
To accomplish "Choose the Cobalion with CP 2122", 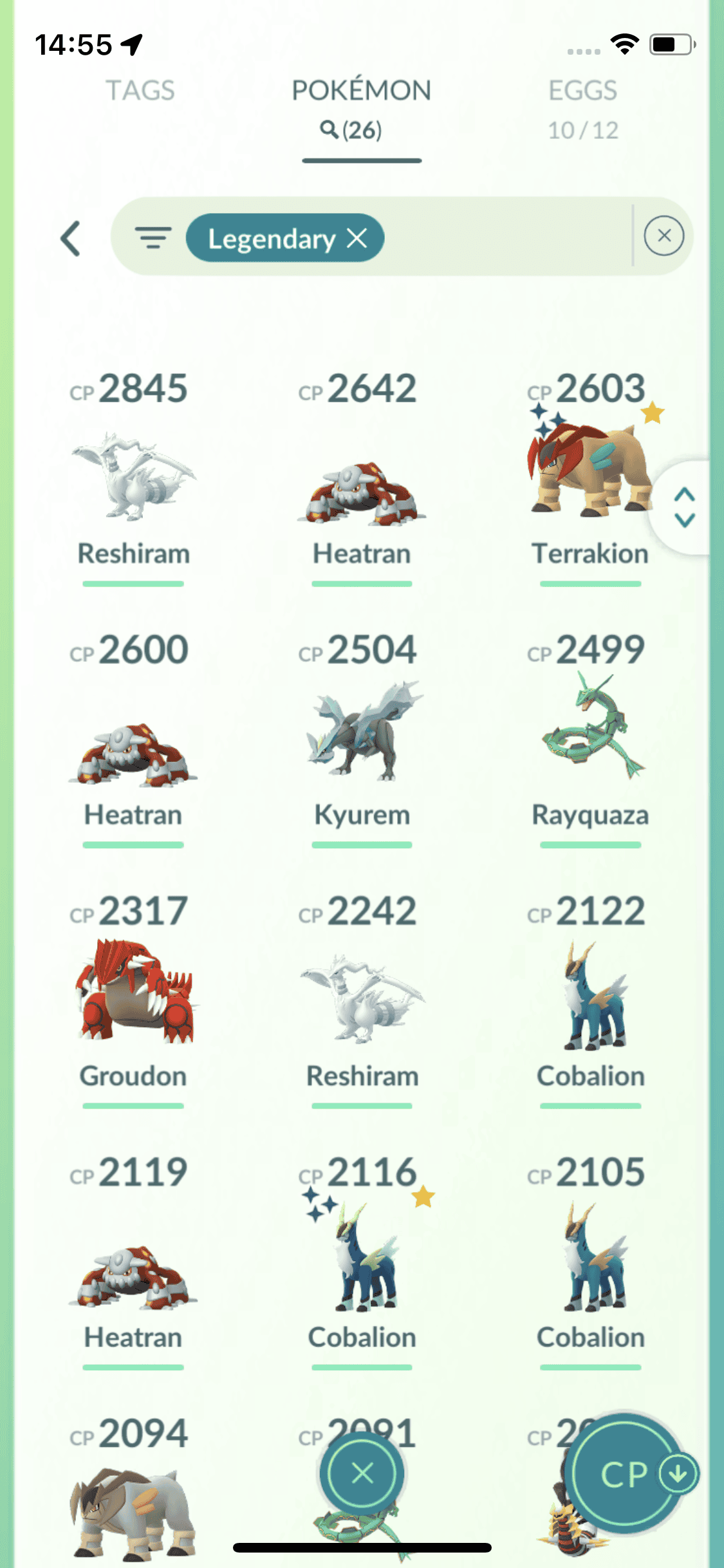I will 590,998.
